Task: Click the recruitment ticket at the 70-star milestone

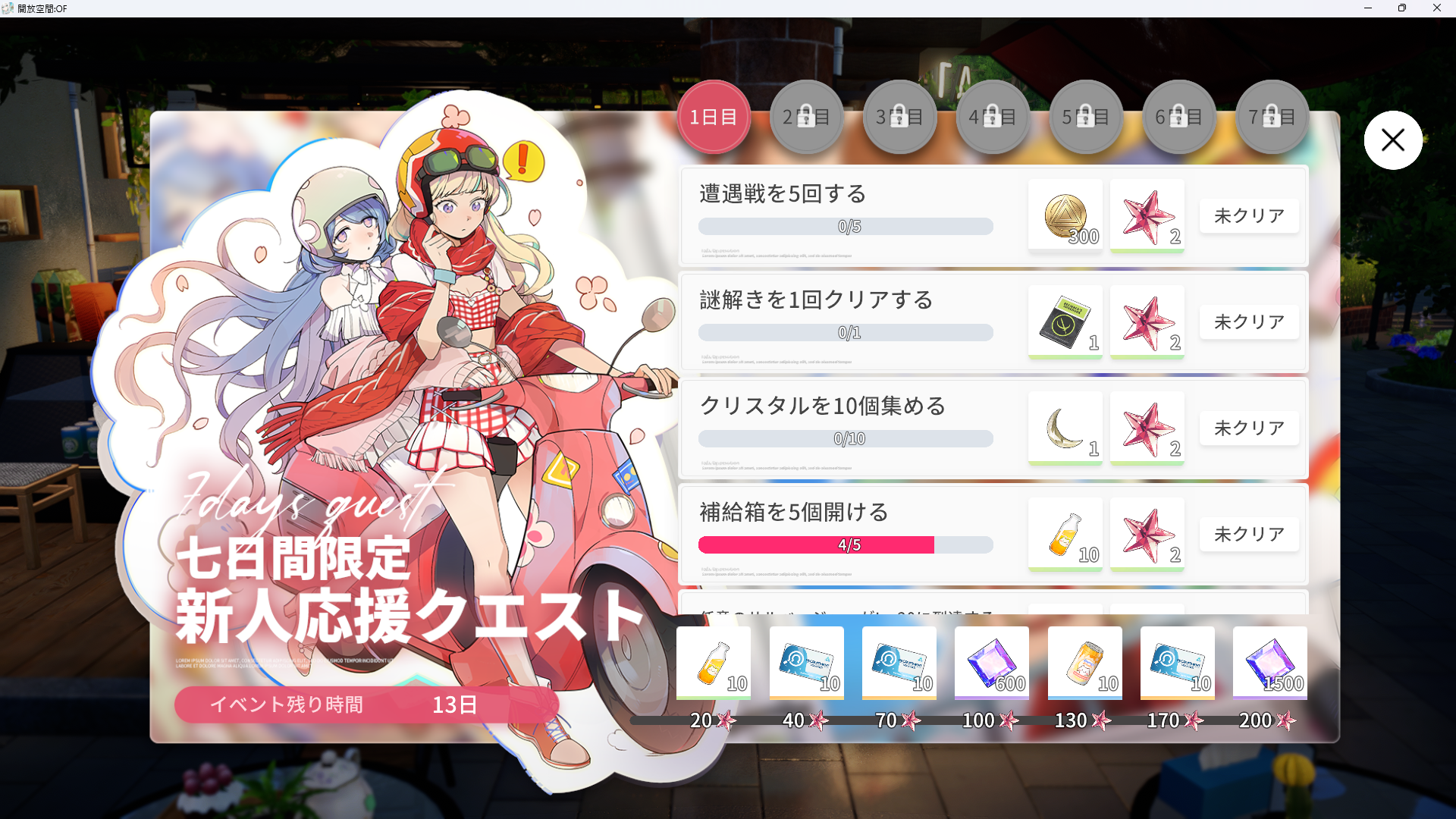Action: pyautogui.click(x=898, y=662)
